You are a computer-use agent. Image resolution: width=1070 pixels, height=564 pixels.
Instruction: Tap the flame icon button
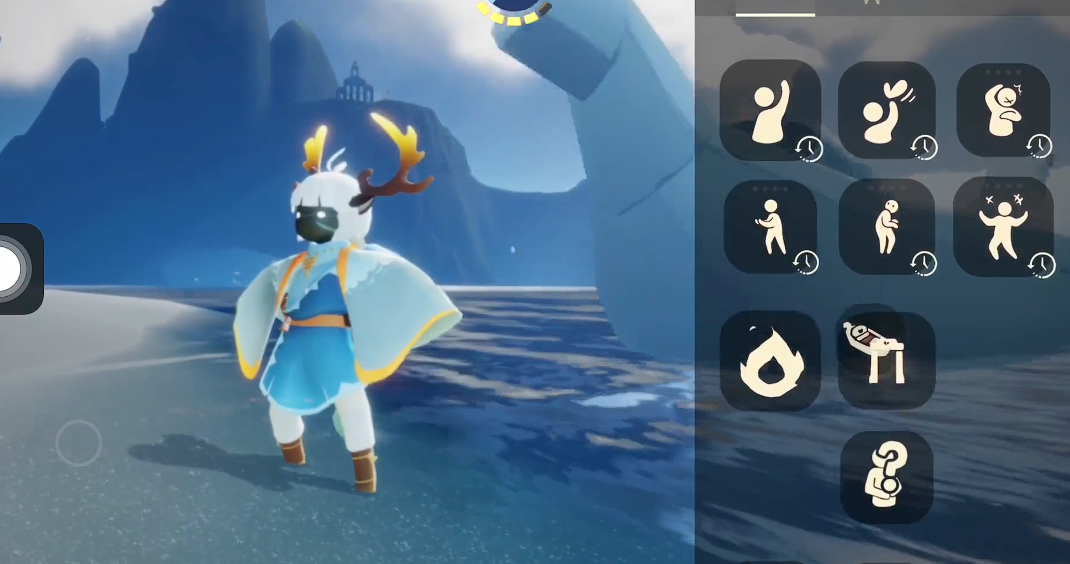click(x=769, y=360)
